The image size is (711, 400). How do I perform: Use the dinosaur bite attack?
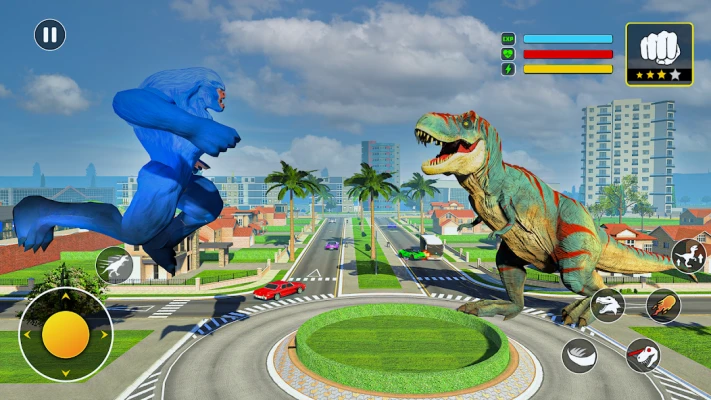point(608,305)
